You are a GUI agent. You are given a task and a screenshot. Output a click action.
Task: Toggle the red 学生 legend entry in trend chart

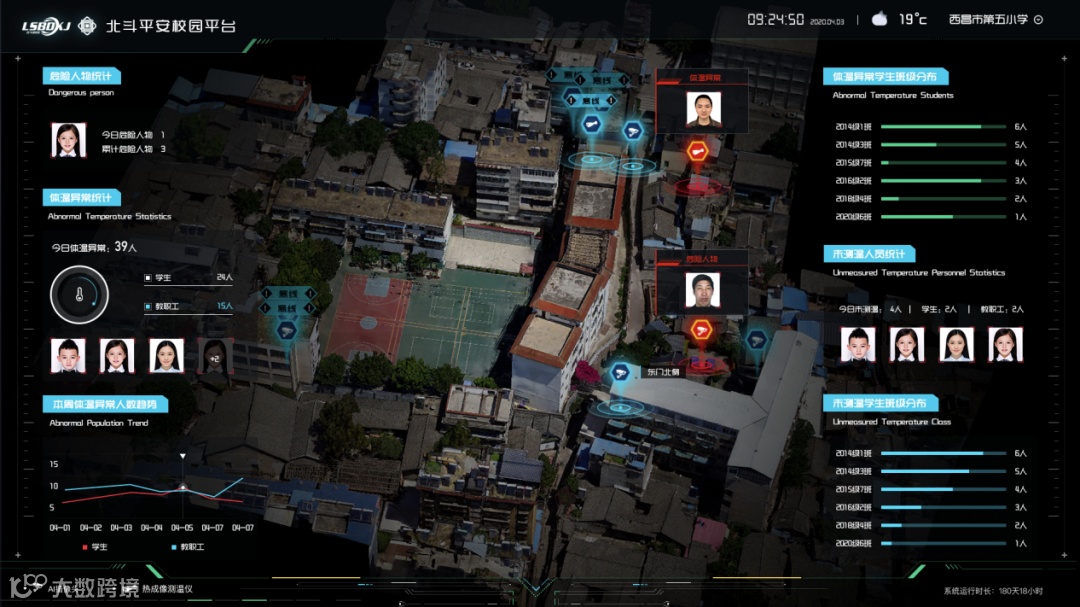(95, 547)
